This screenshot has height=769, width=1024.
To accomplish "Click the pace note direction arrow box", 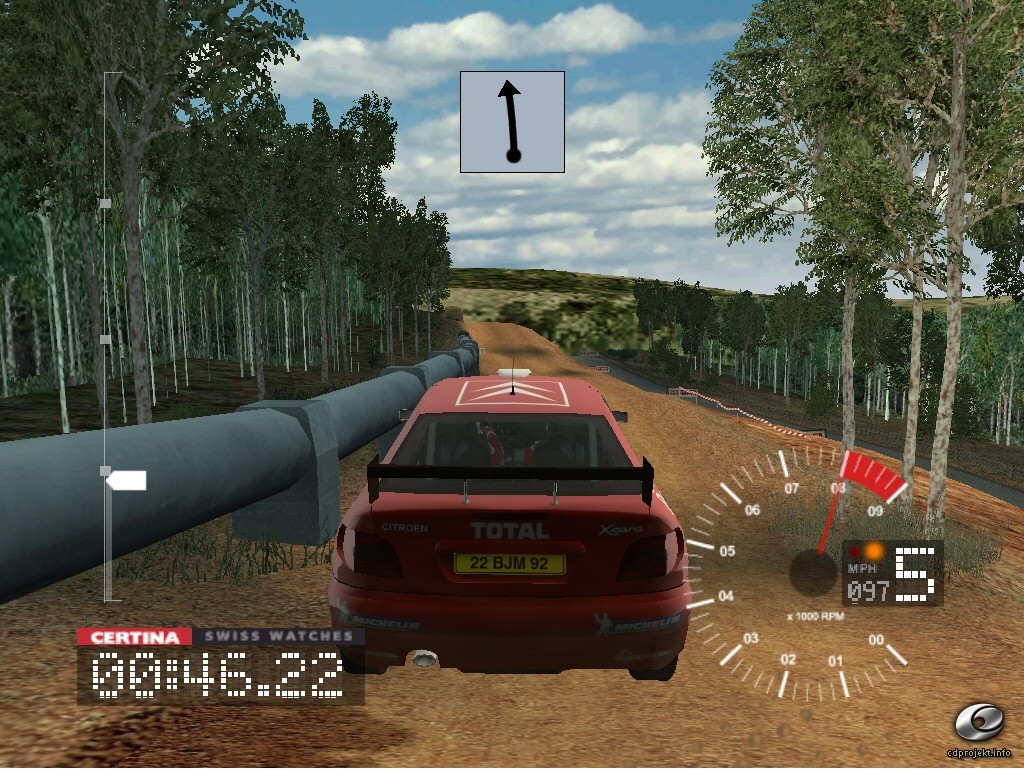I will (x=512, y=121).
